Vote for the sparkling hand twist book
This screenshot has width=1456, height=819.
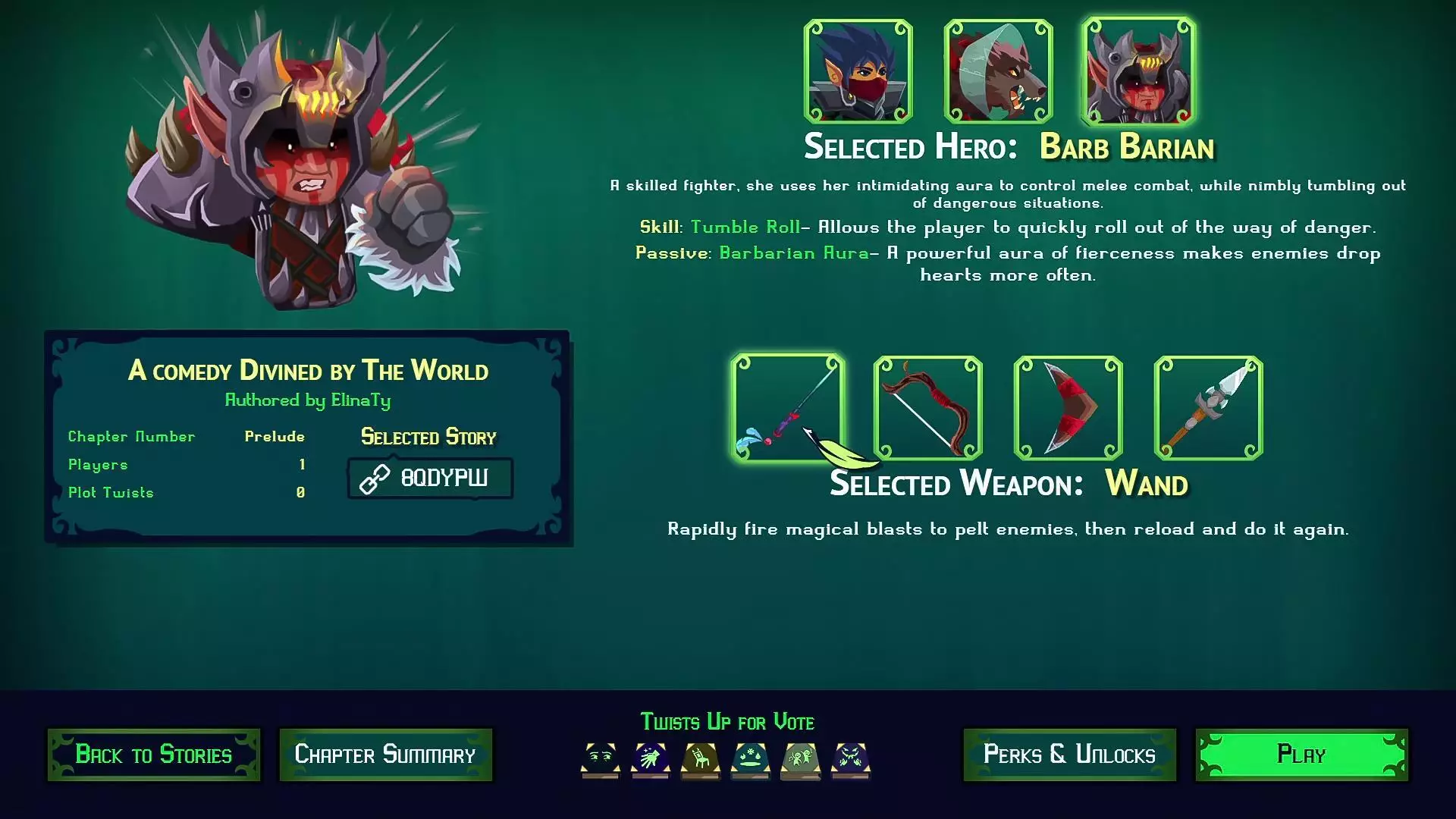(x=650, y=759)
